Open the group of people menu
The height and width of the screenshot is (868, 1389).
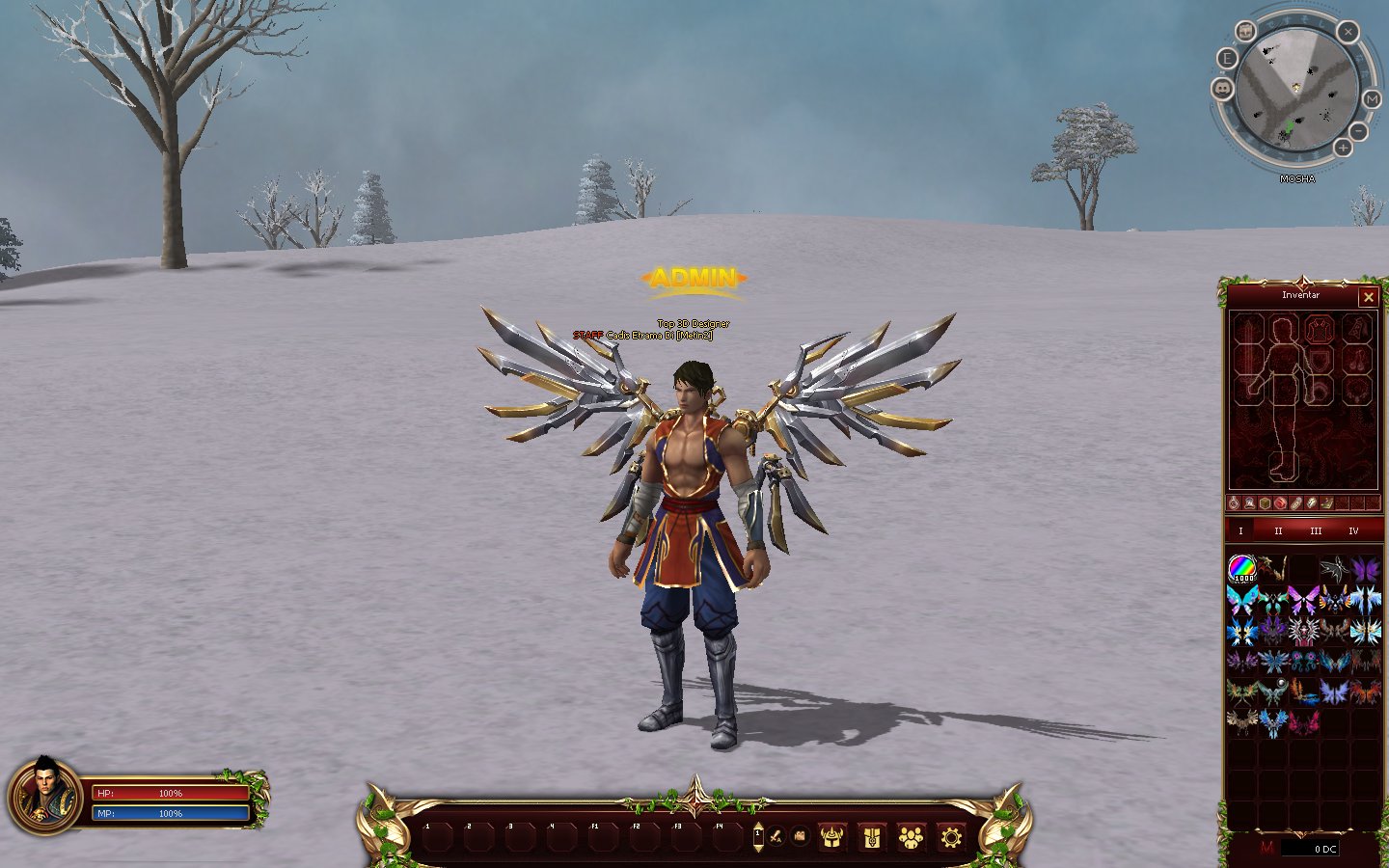(x=911, y=837)
